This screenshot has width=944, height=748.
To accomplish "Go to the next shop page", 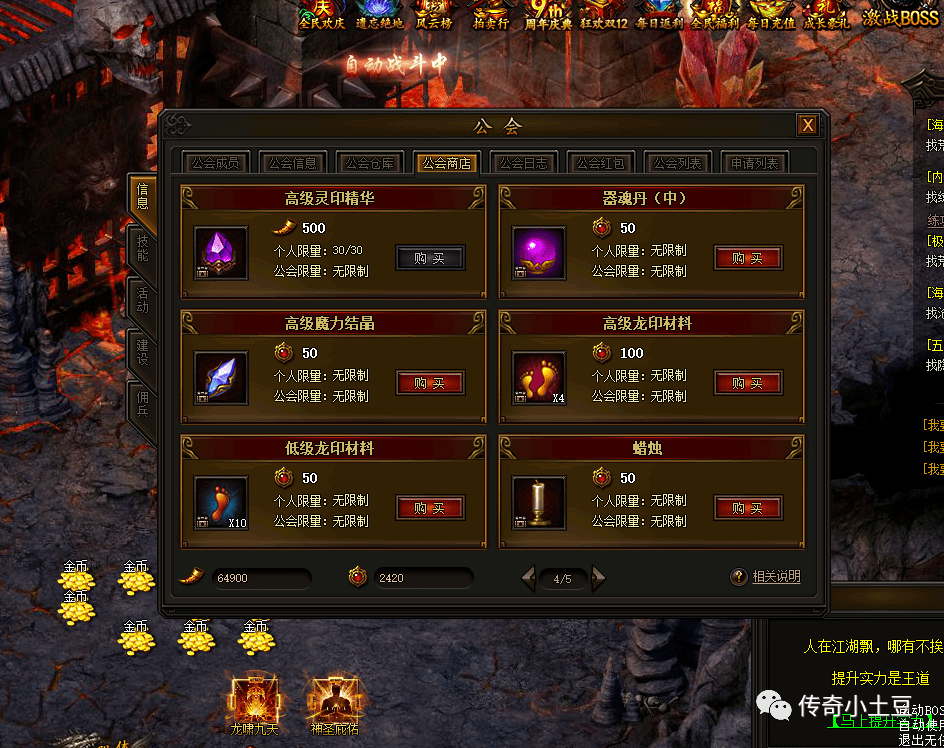I will tap(599, 577).
